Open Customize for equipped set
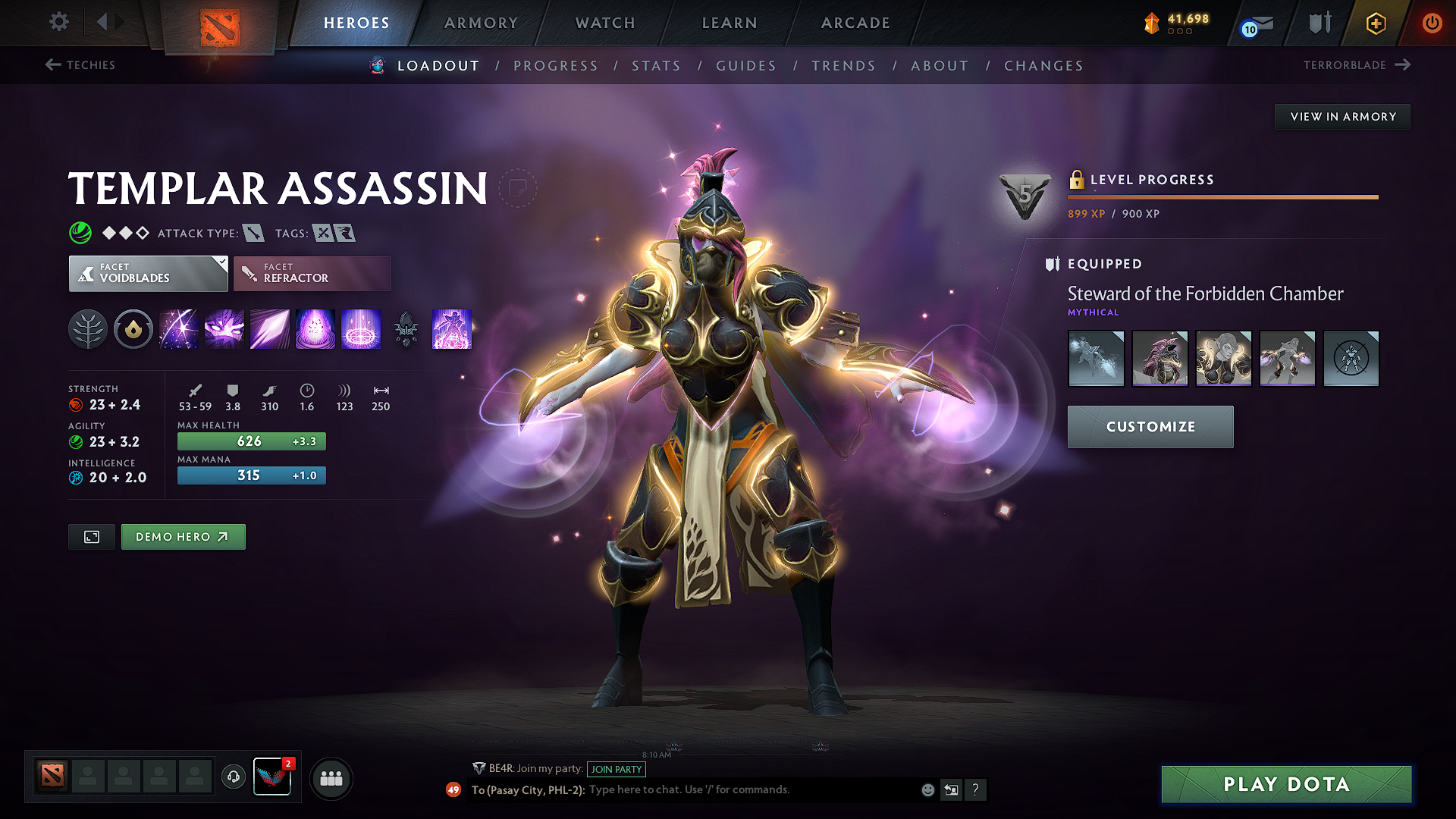This screenshot has width=1456, height=819. click(1150, 427)
